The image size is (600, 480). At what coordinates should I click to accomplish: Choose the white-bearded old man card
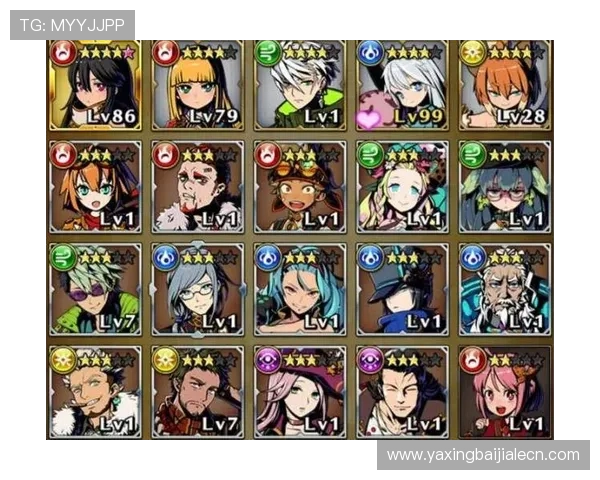pos(505,289)
